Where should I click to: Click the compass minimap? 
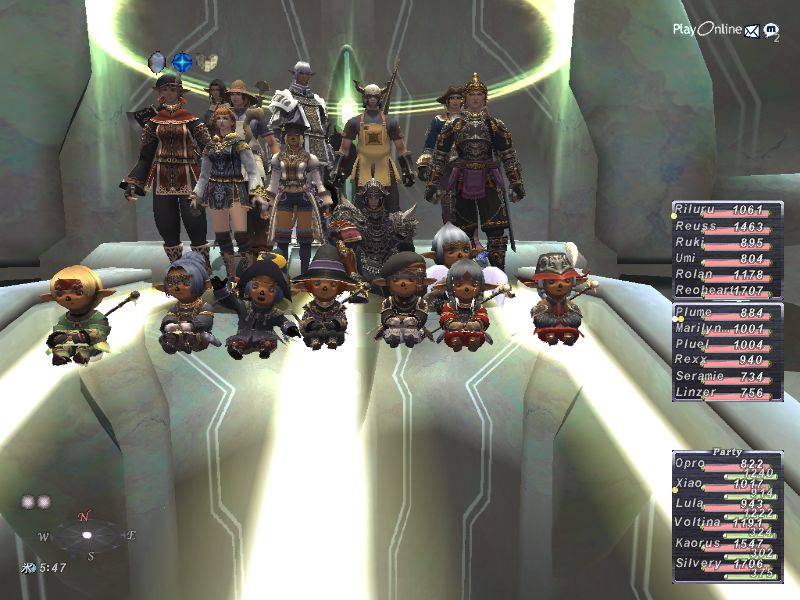click(86, 535)
